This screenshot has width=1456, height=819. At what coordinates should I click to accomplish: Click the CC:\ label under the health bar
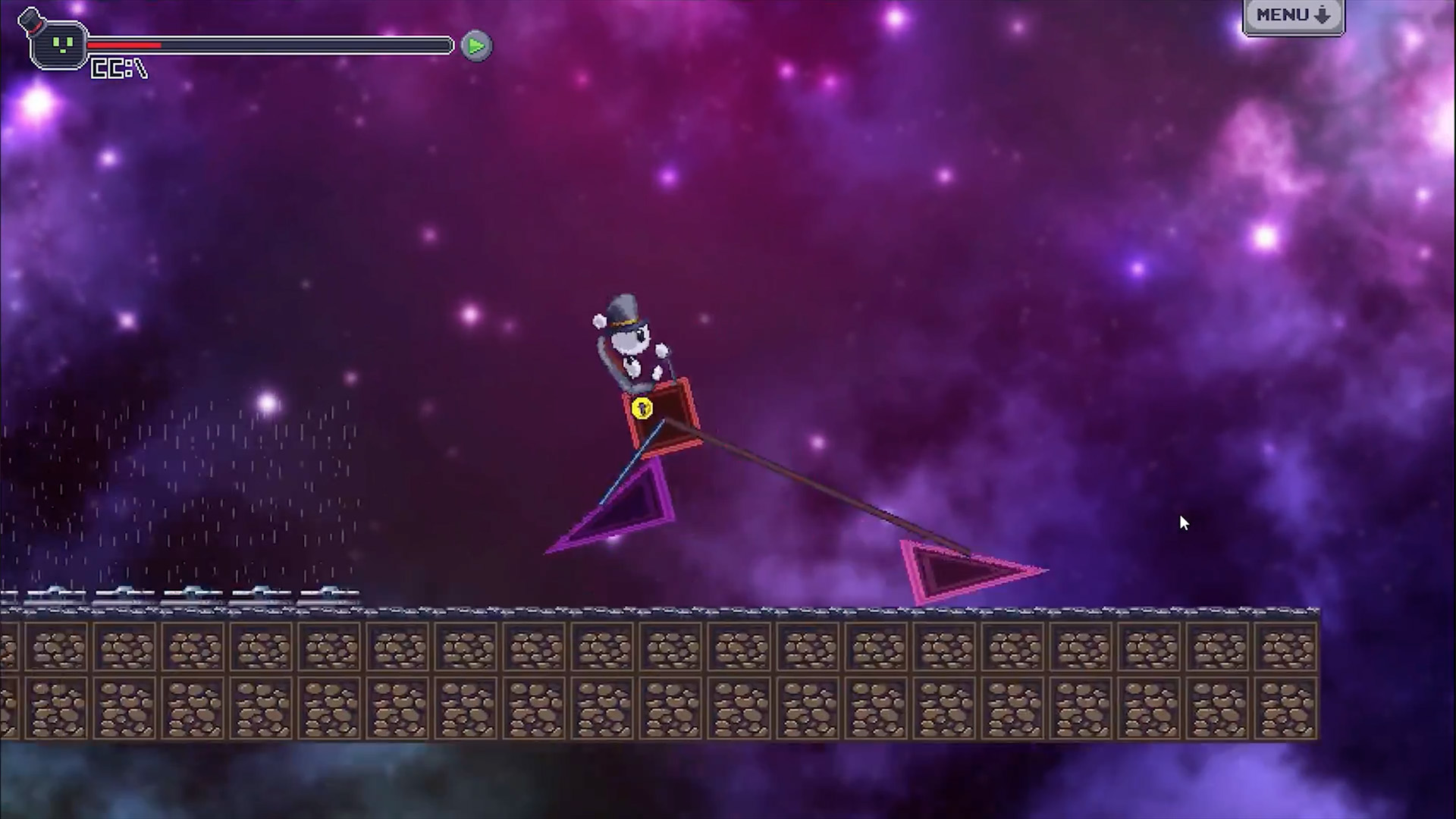[x=118, y=69]
